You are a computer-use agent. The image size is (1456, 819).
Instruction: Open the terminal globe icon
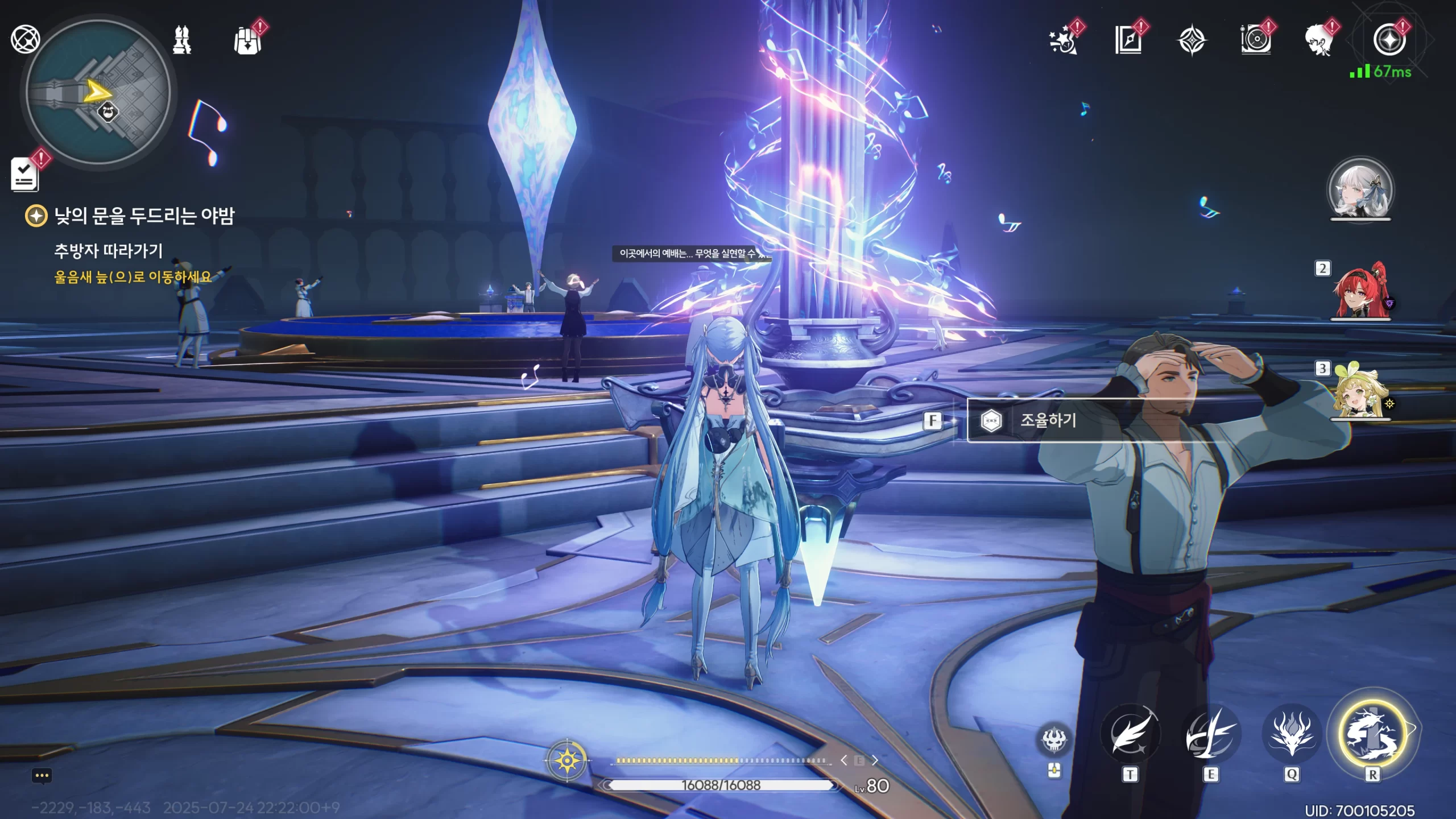[x=25, y=39]
